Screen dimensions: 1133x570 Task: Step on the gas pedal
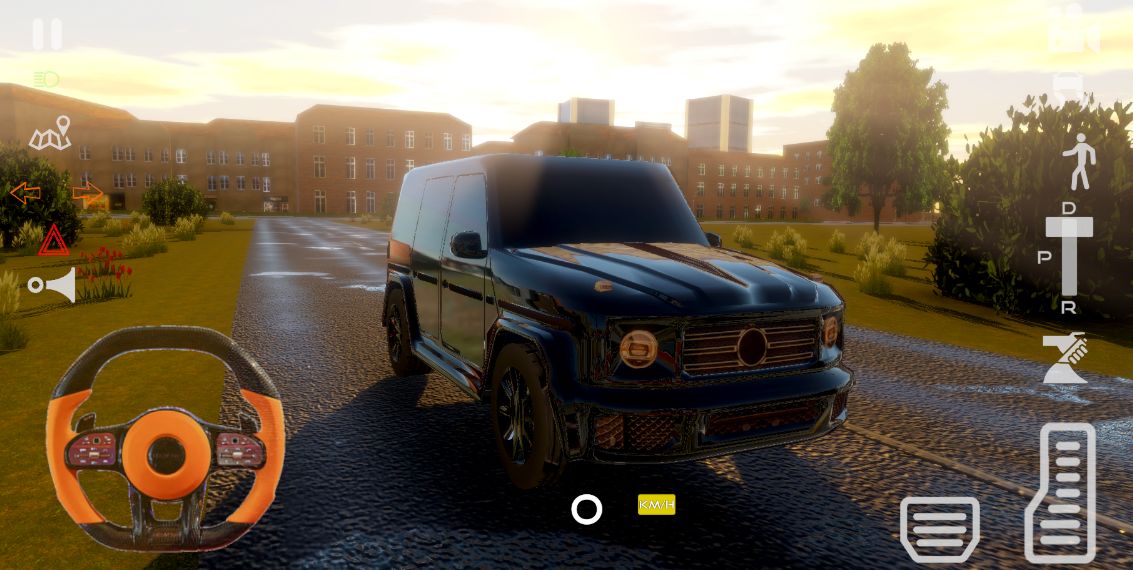point(1061,492)
